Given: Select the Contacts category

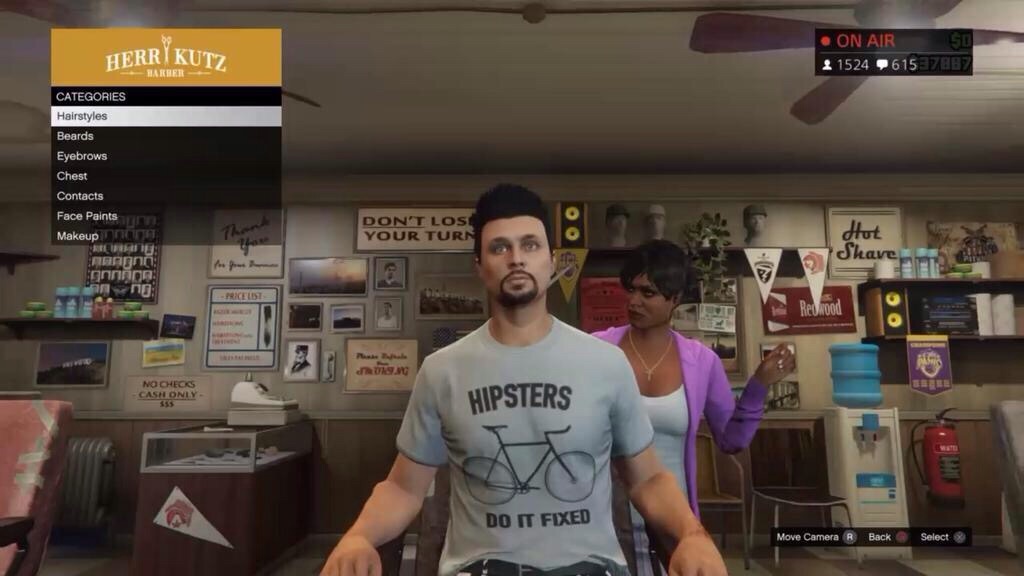Looking at the screenshot, I should click(165, 196).
